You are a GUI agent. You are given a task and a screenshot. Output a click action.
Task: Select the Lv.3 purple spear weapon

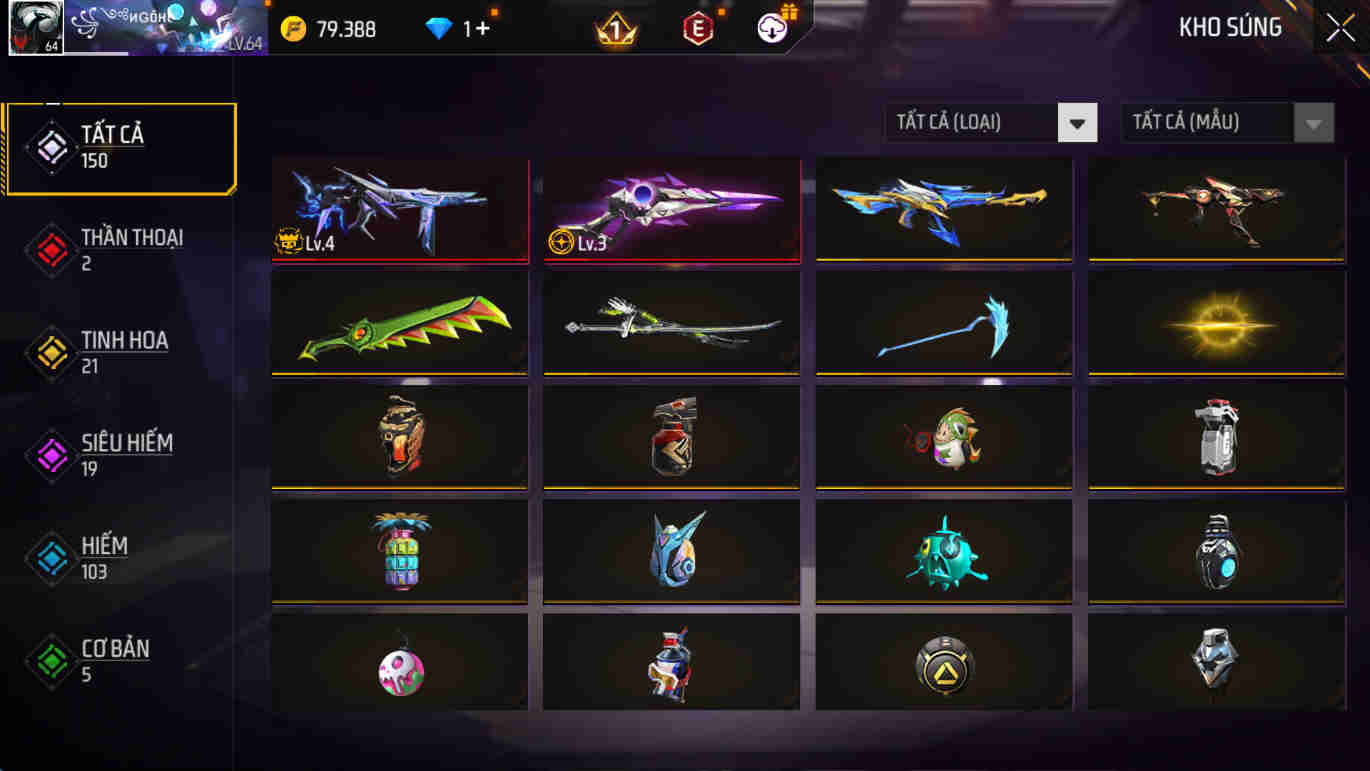click(670, 210)
